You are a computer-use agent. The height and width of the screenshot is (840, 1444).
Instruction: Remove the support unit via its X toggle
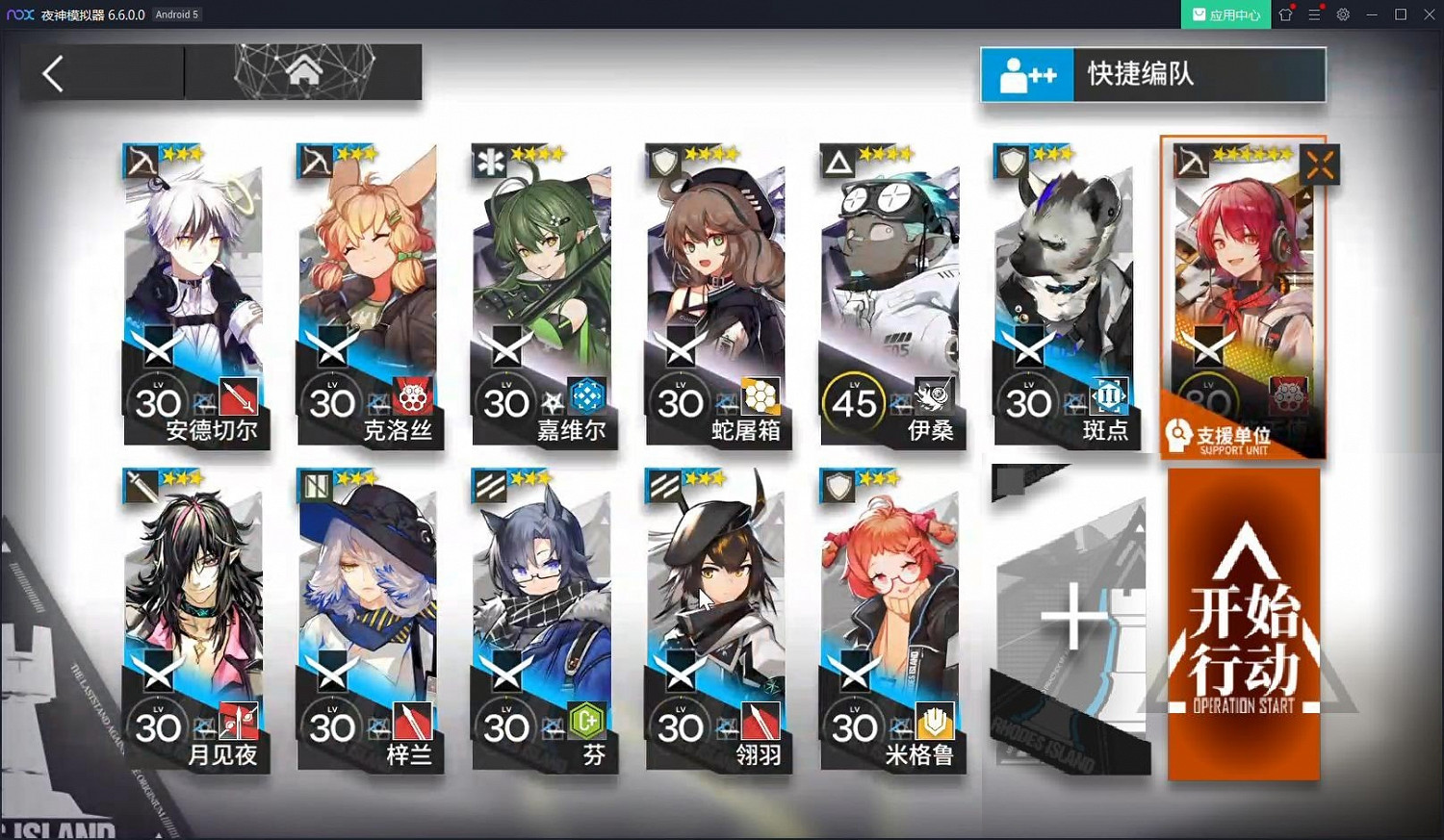[1319, 165]
